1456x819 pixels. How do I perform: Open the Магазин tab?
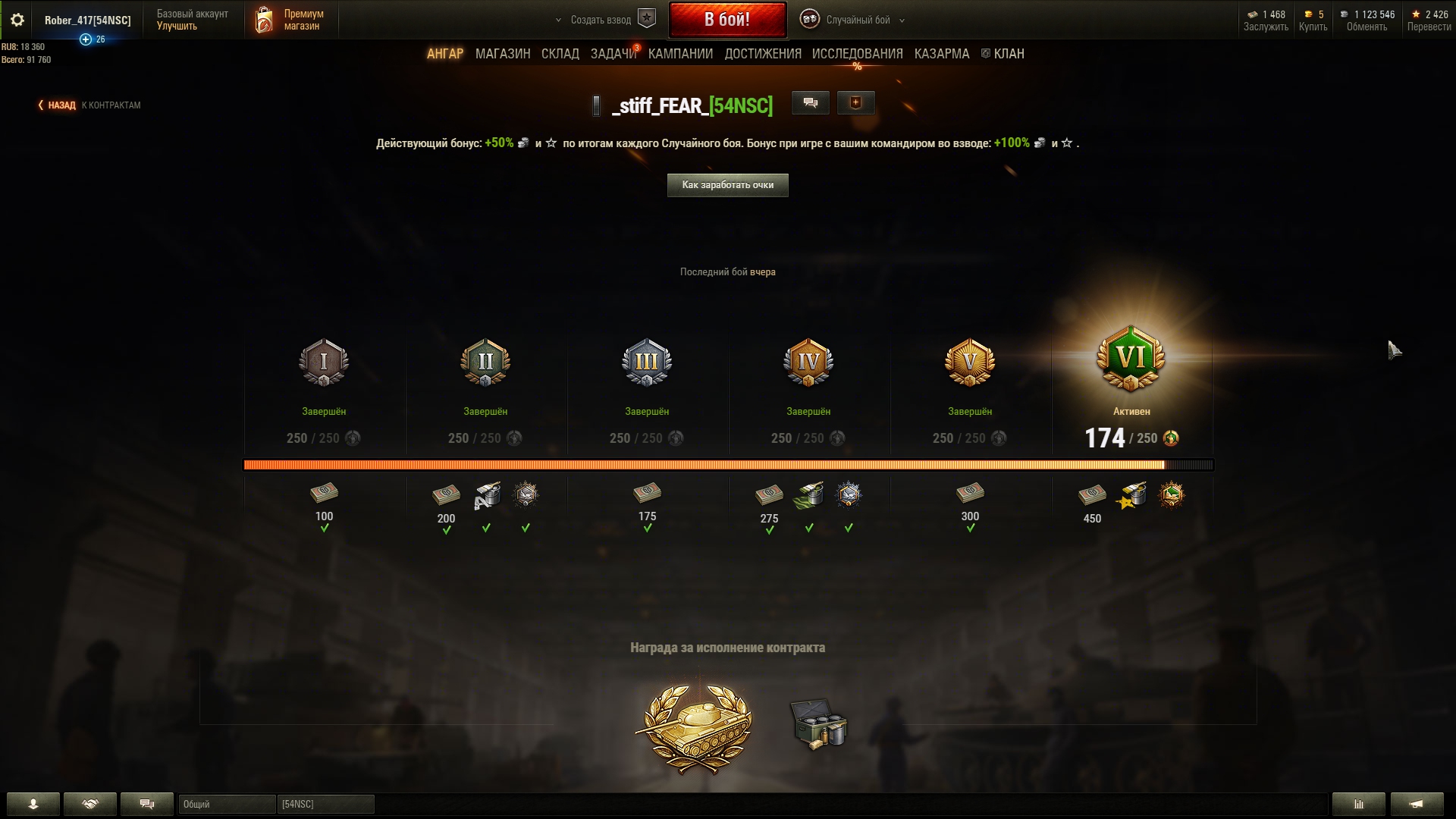502,54
